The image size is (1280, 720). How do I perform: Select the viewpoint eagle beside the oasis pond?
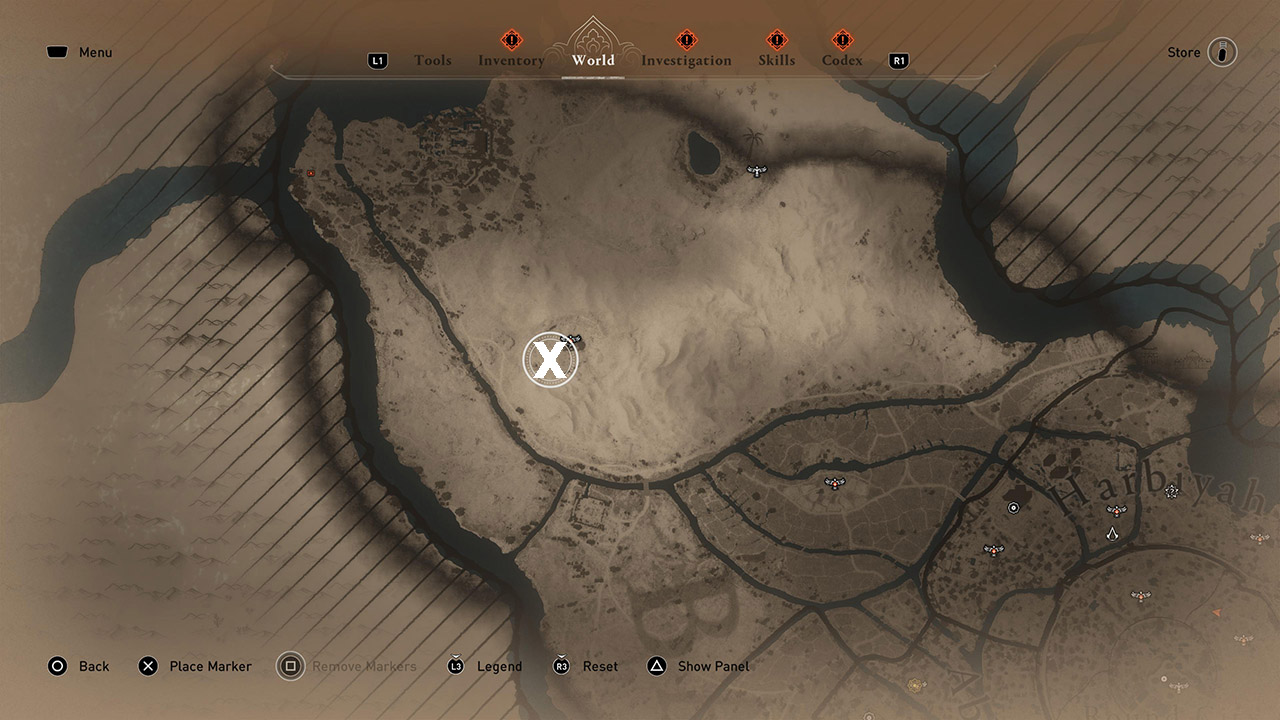(757, 171)
